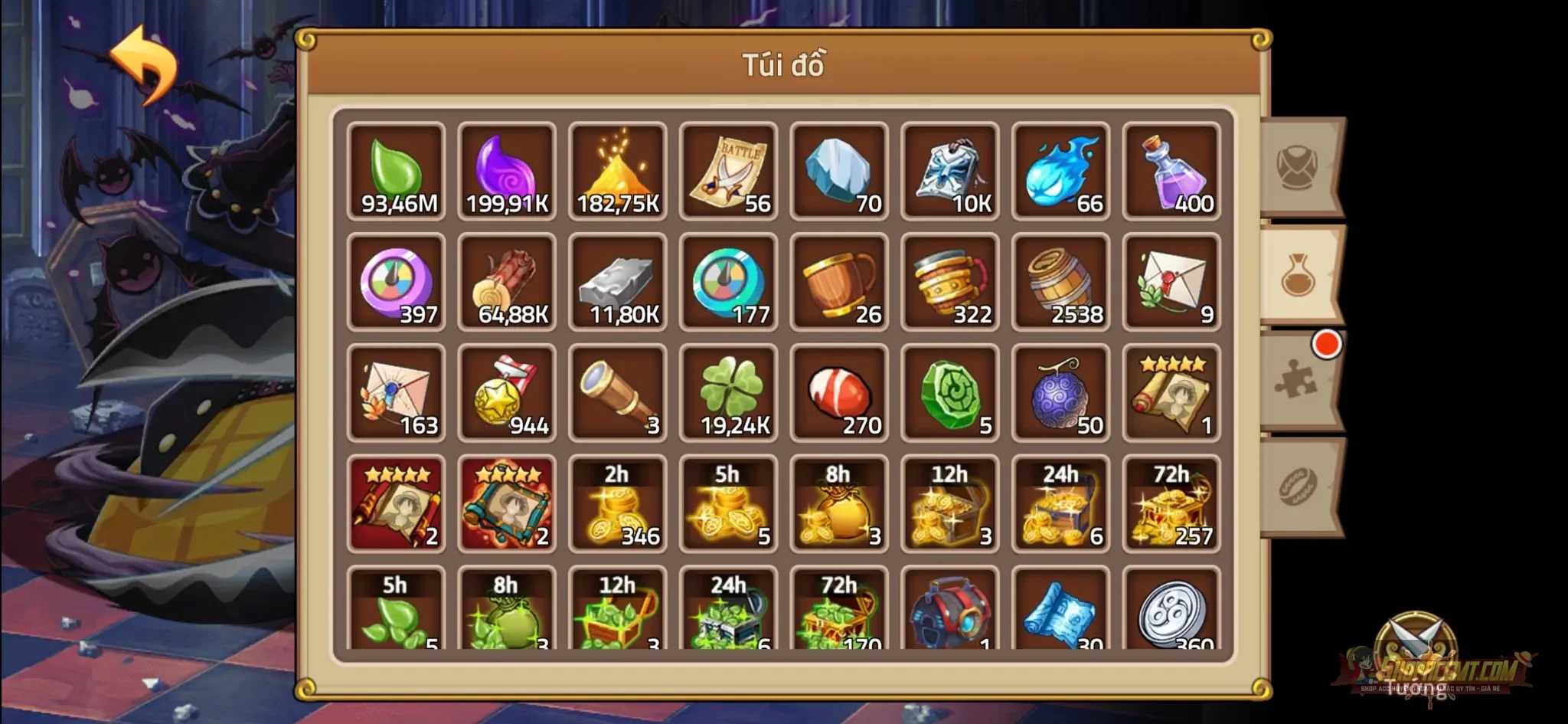Tap the white envelope with wax seal showing 9

pyautogui.click(x=1171, y=281)
